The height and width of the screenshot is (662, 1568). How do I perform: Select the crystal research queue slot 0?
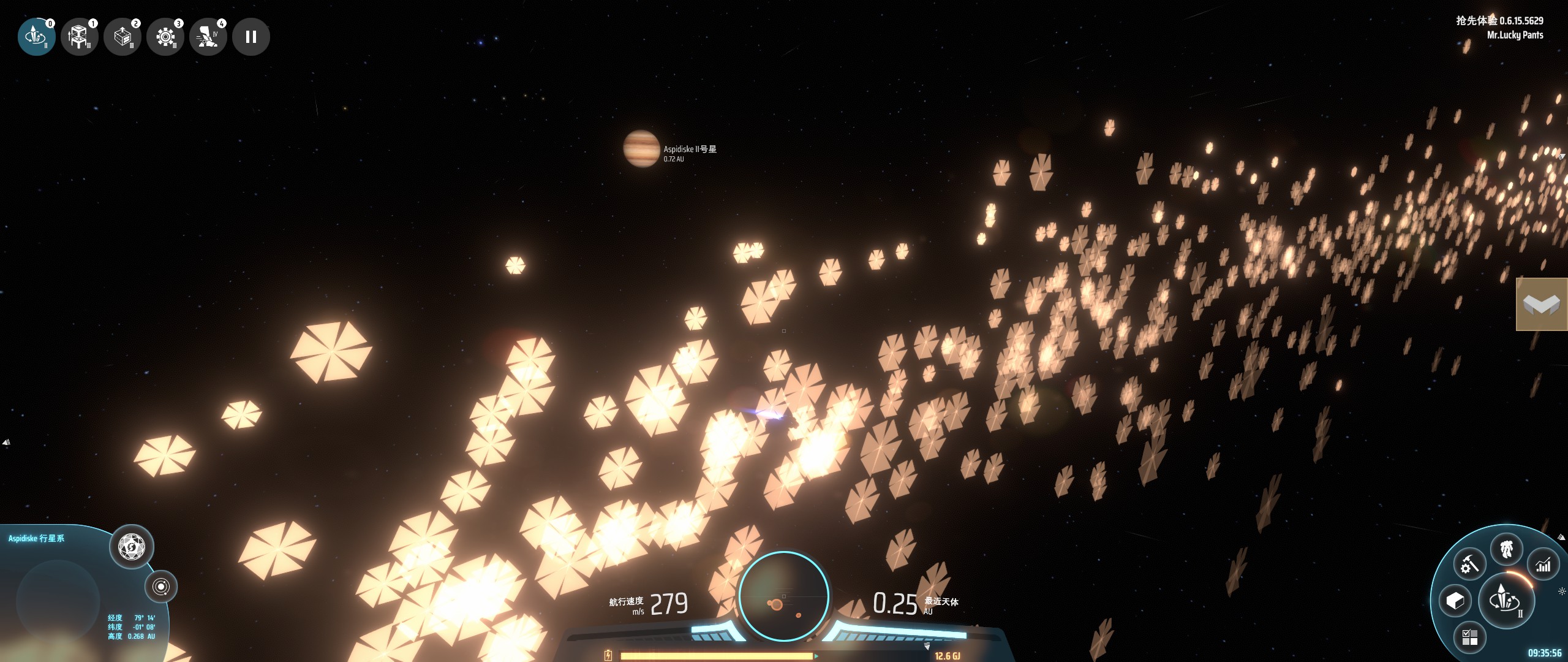[36, 37]
